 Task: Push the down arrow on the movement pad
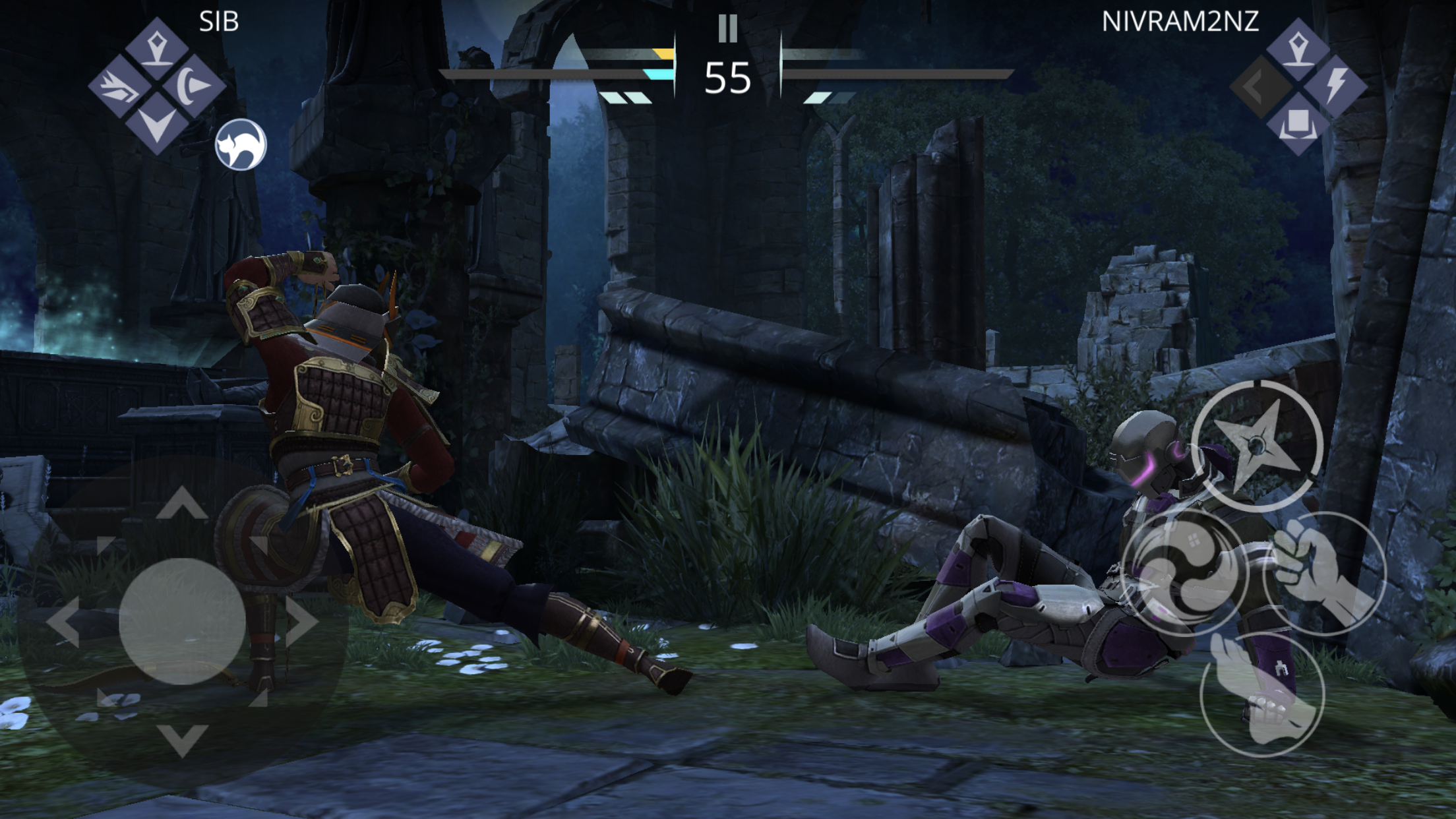click(x=182, y=739)
